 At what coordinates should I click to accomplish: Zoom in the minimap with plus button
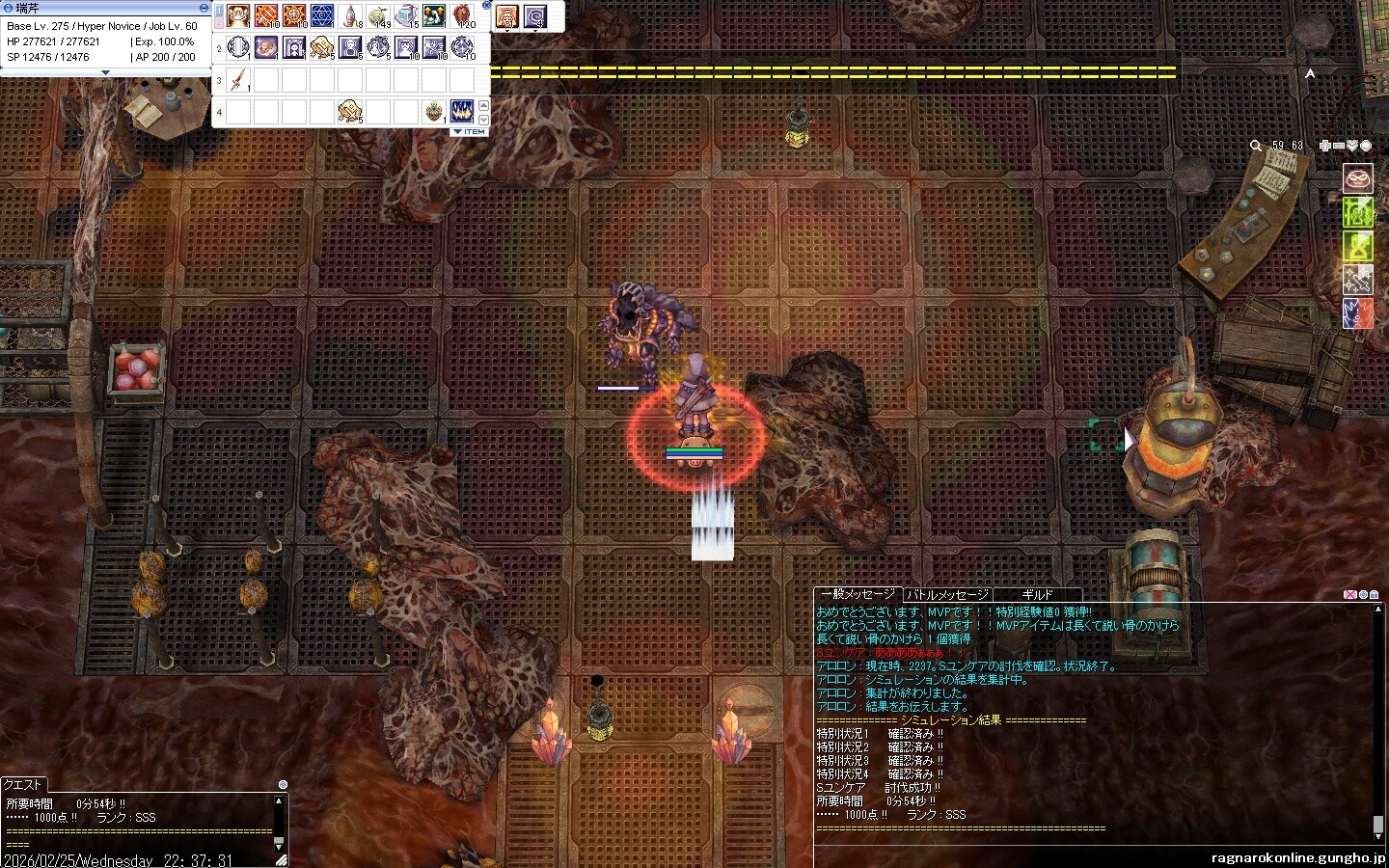coord(1325,146)
